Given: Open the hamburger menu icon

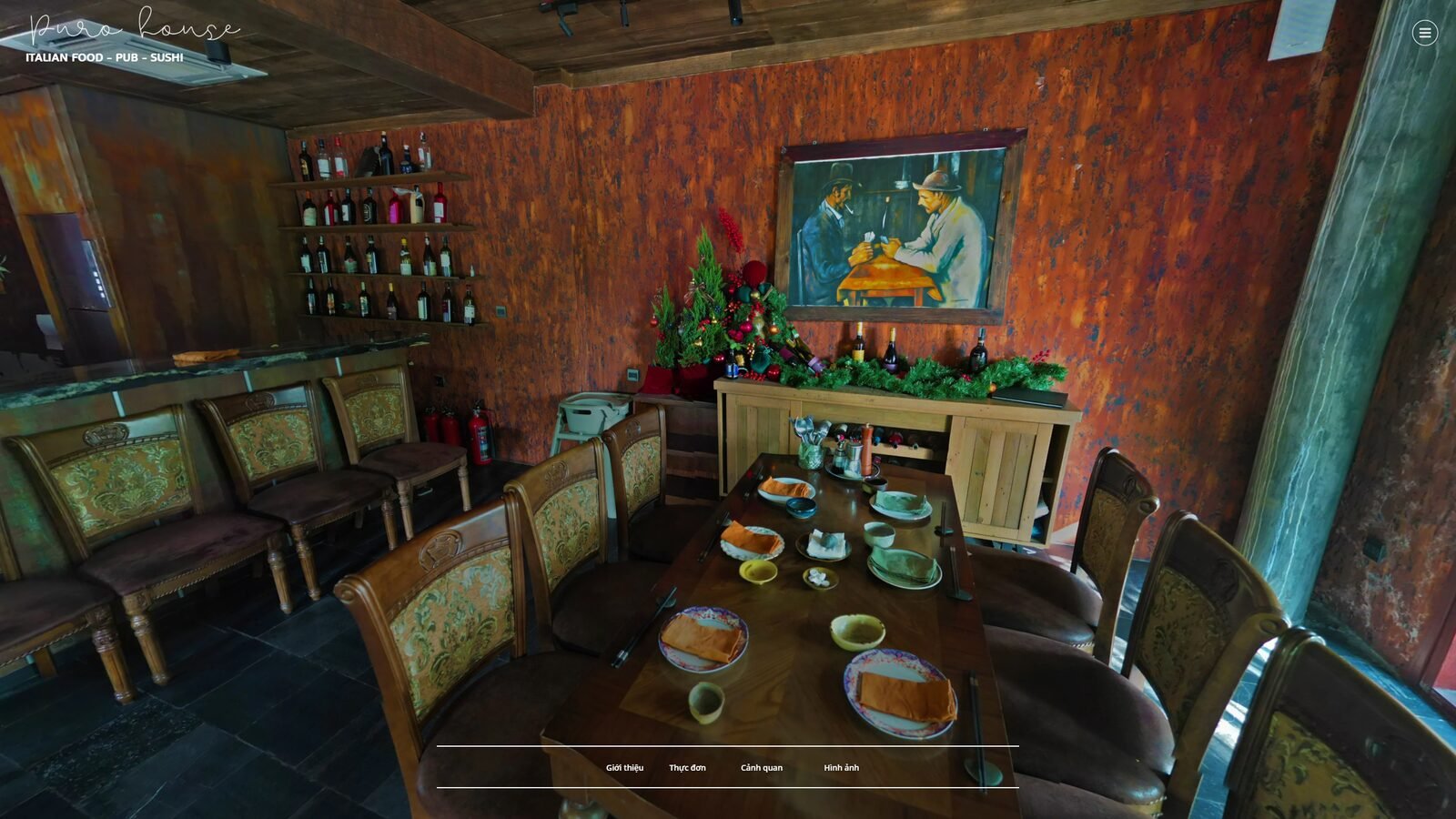Looking at the screenshot, I should coord(1424,33).
